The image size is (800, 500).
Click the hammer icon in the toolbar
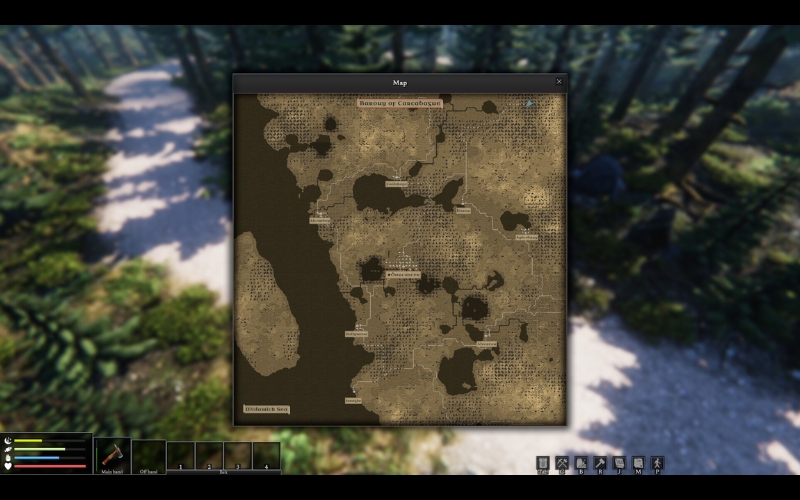point(600,463)
